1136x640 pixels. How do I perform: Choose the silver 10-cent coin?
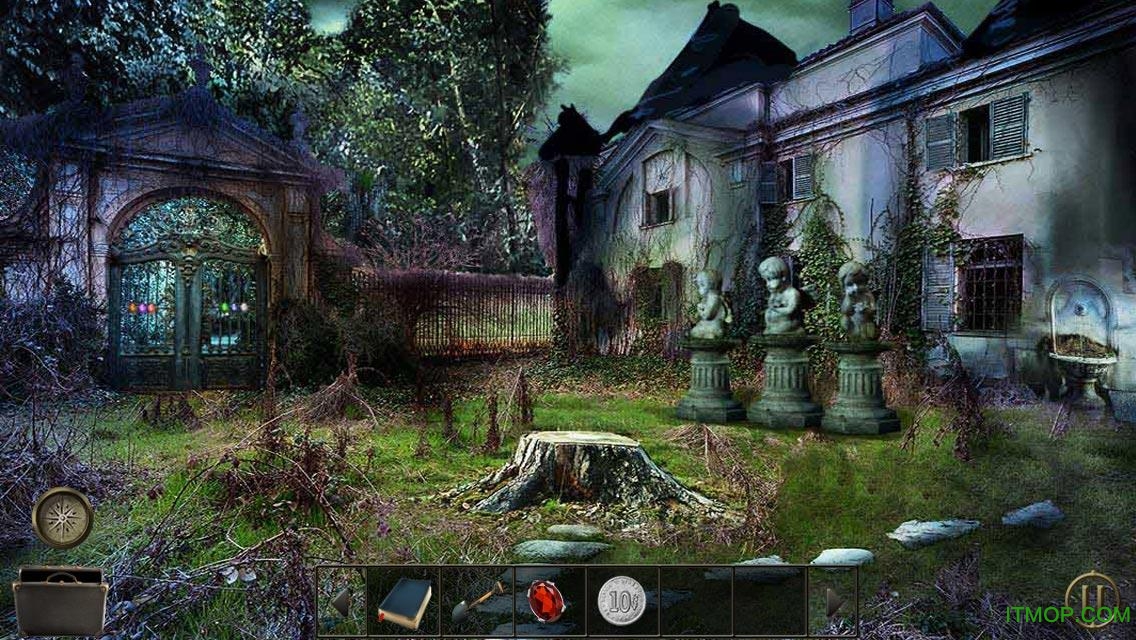pos(619,602)
